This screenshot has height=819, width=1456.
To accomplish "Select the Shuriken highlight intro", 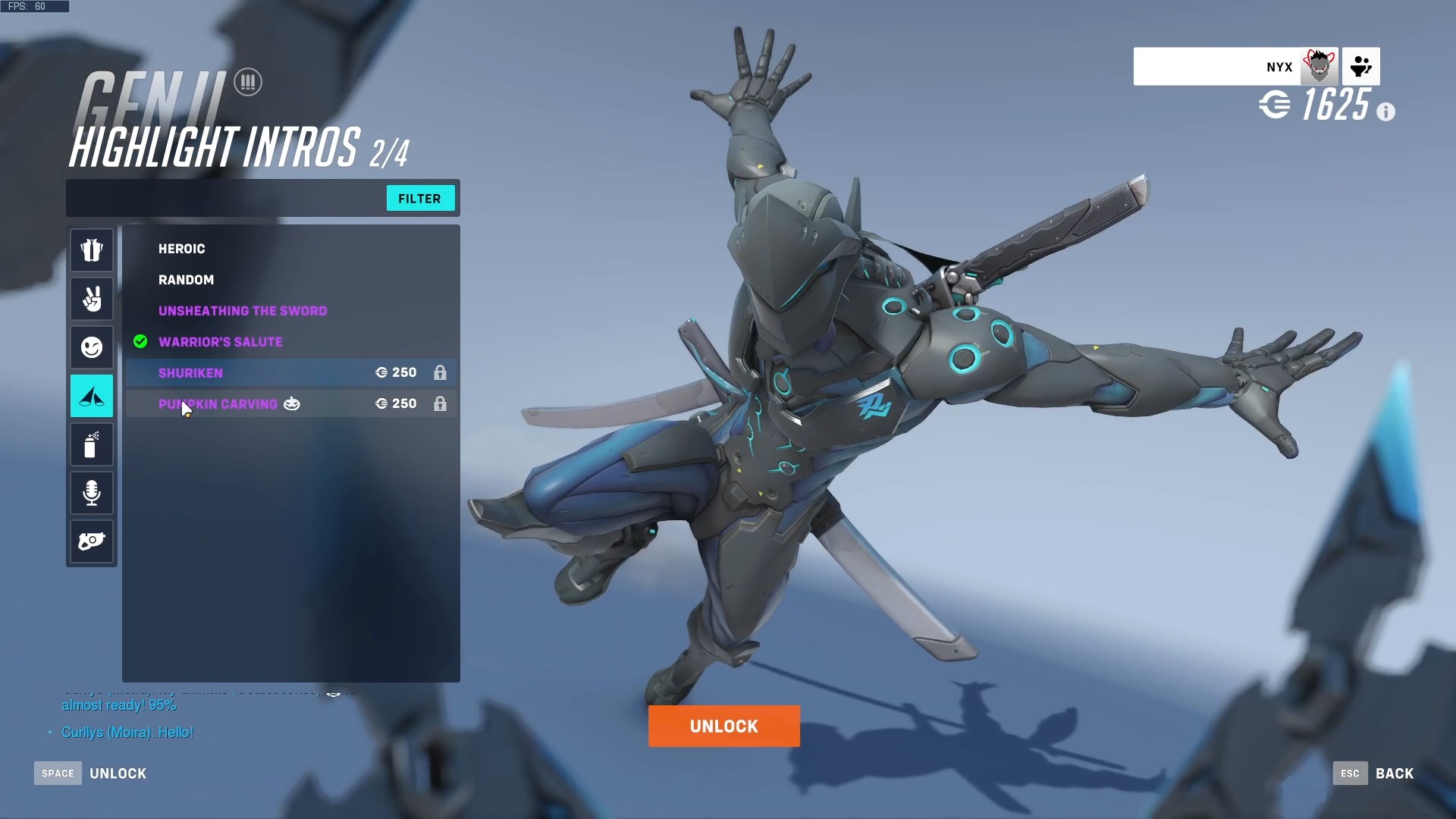I will tap(190, 372).
